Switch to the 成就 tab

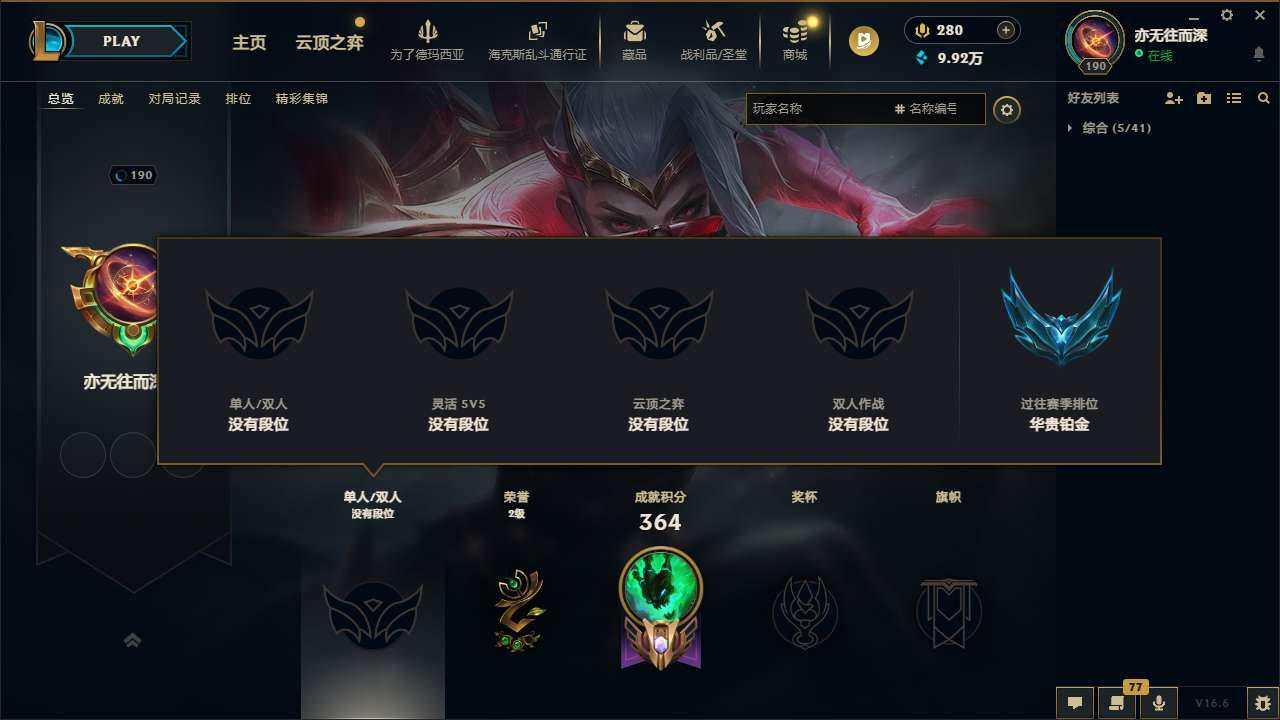pos(110,99)
